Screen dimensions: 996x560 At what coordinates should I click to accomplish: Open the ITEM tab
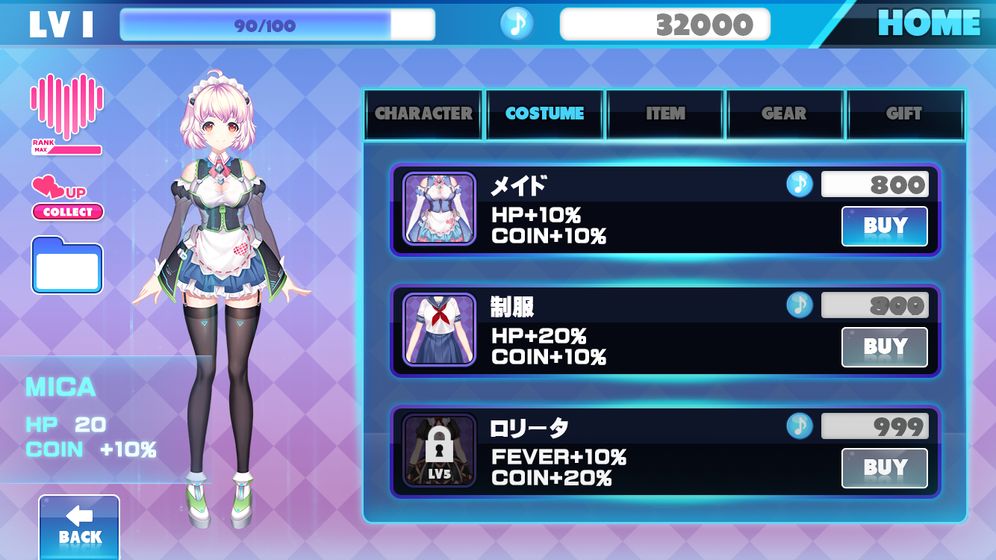[665, 114]
